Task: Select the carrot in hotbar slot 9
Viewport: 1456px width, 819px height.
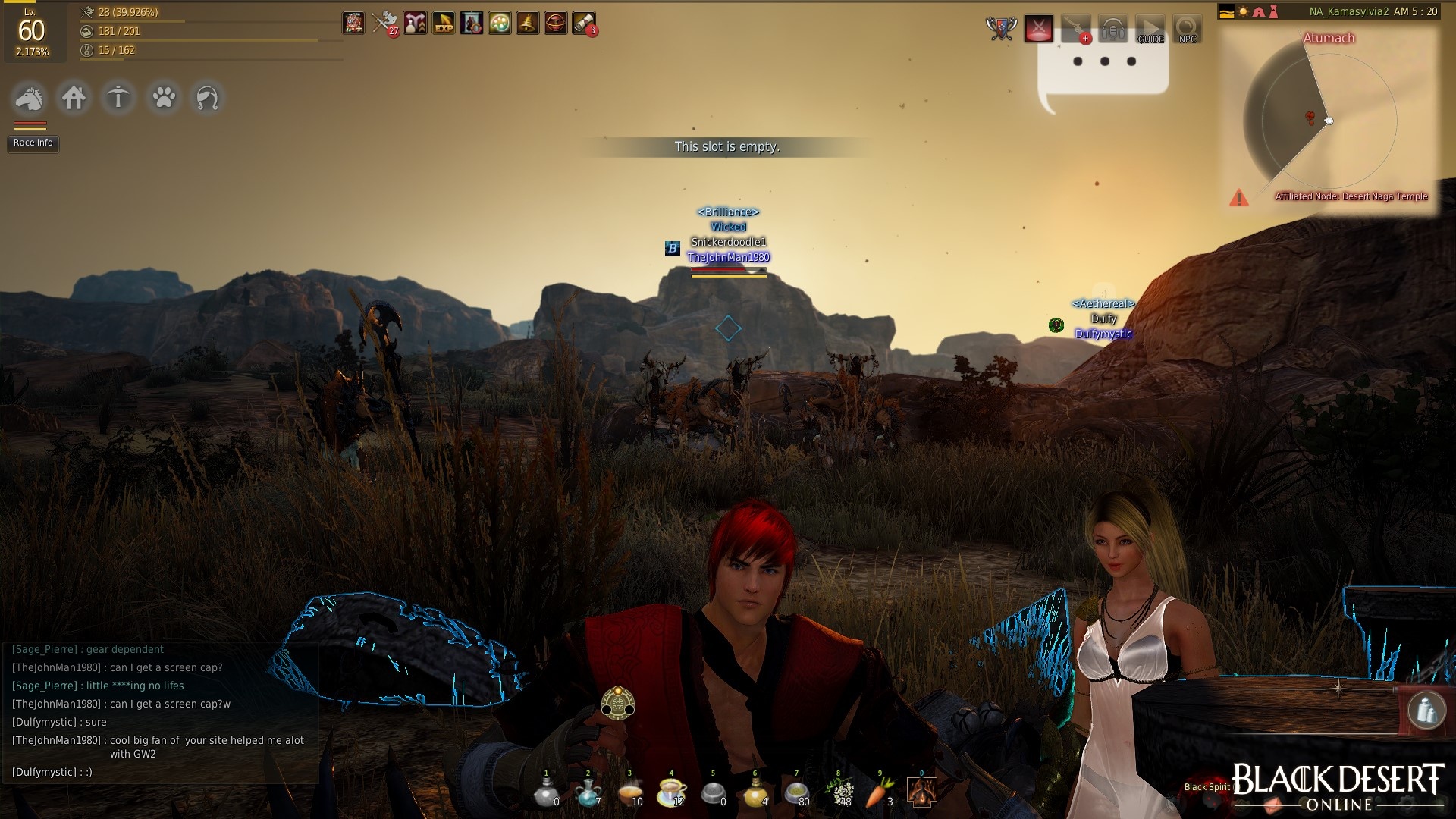Action: pos(880,792)
